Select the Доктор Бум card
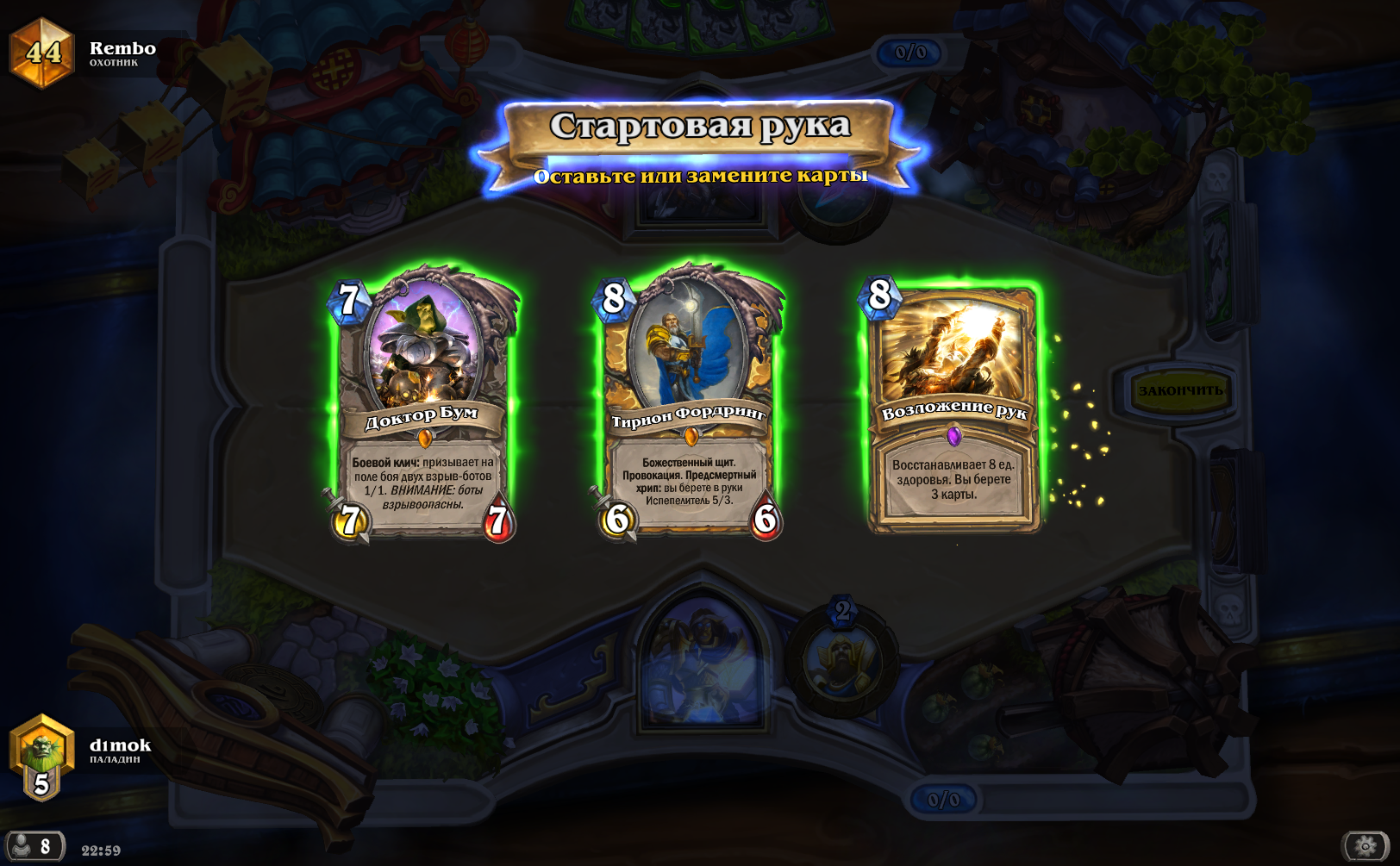The width and height of the screenshot is (1400, 866). click(422, 405)
